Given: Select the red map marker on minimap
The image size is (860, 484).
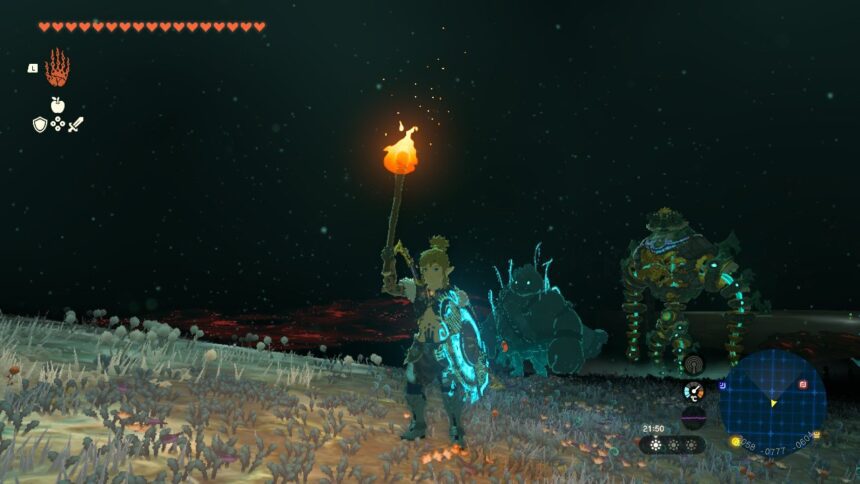Looking at the screenshot, I should tap(802, 384).
